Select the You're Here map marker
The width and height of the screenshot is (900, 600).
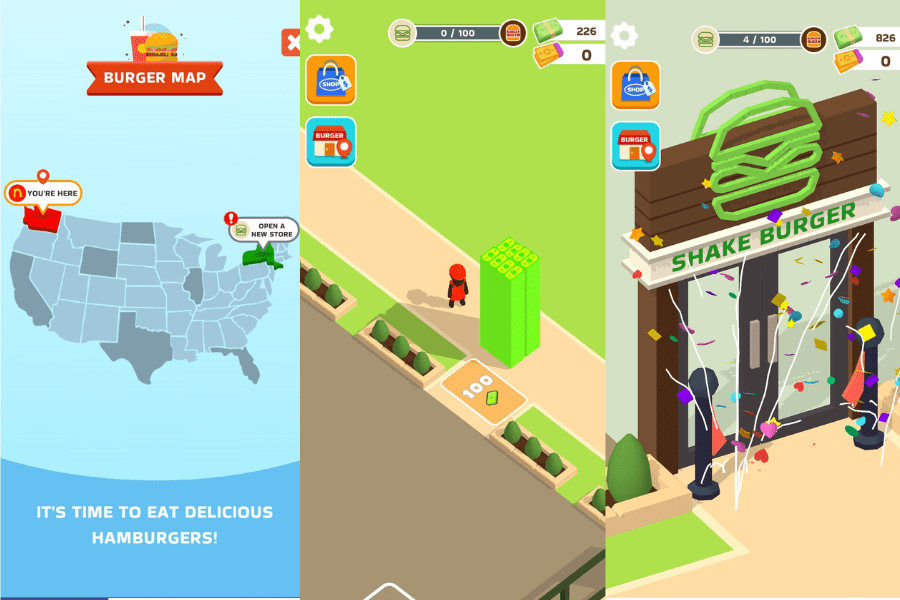[x=44, y=192]
